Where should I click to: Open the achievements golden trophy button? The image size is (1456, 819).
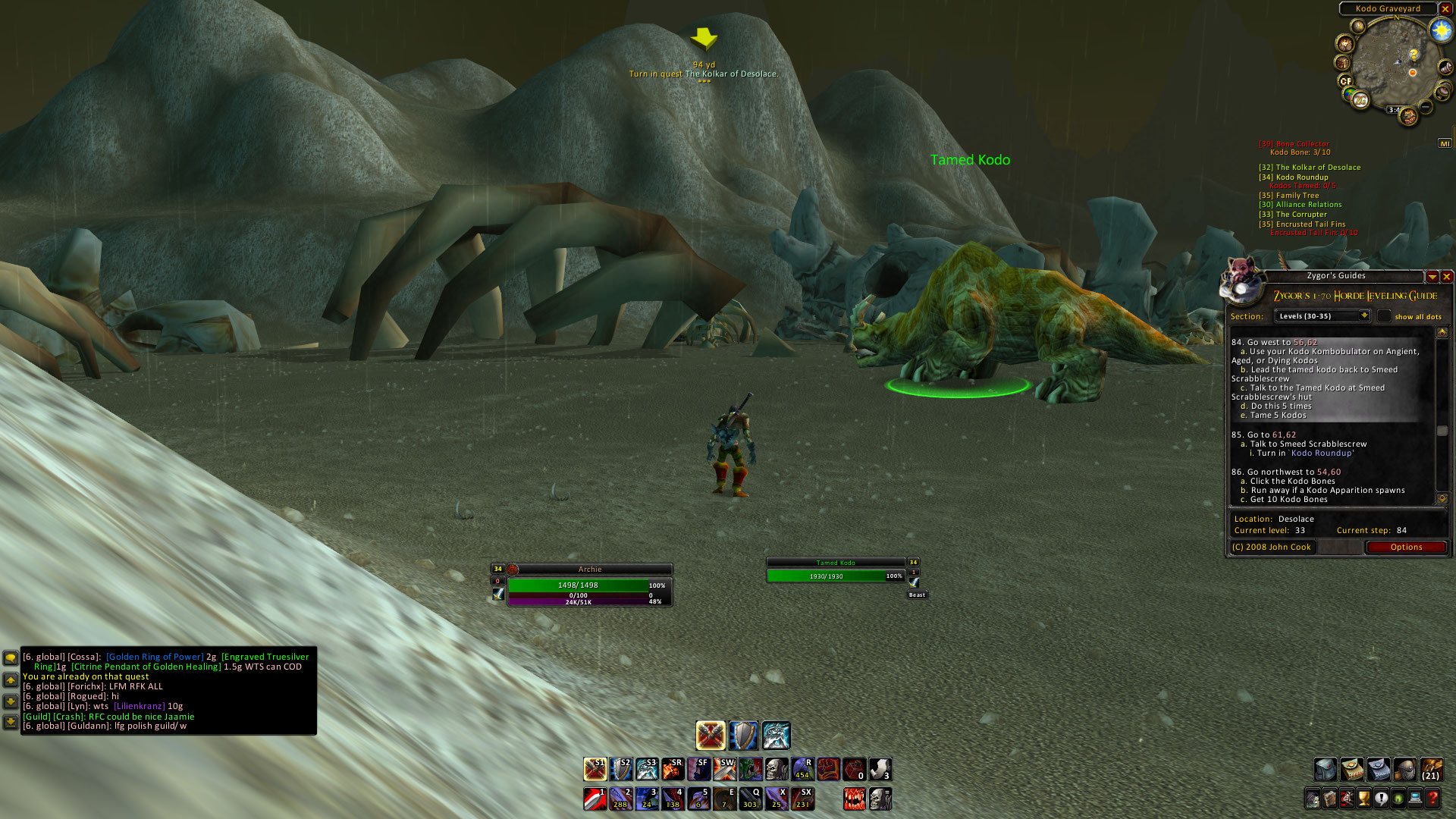(x=1363, y=798)
